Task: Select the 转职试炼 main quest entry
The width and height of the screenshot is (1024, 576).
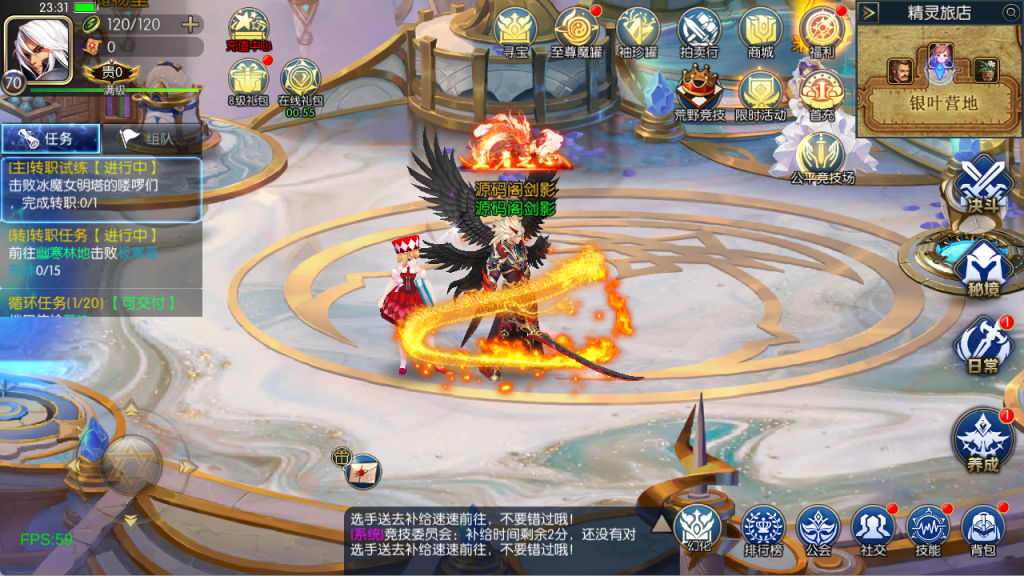Action: (x=100, y=187)
